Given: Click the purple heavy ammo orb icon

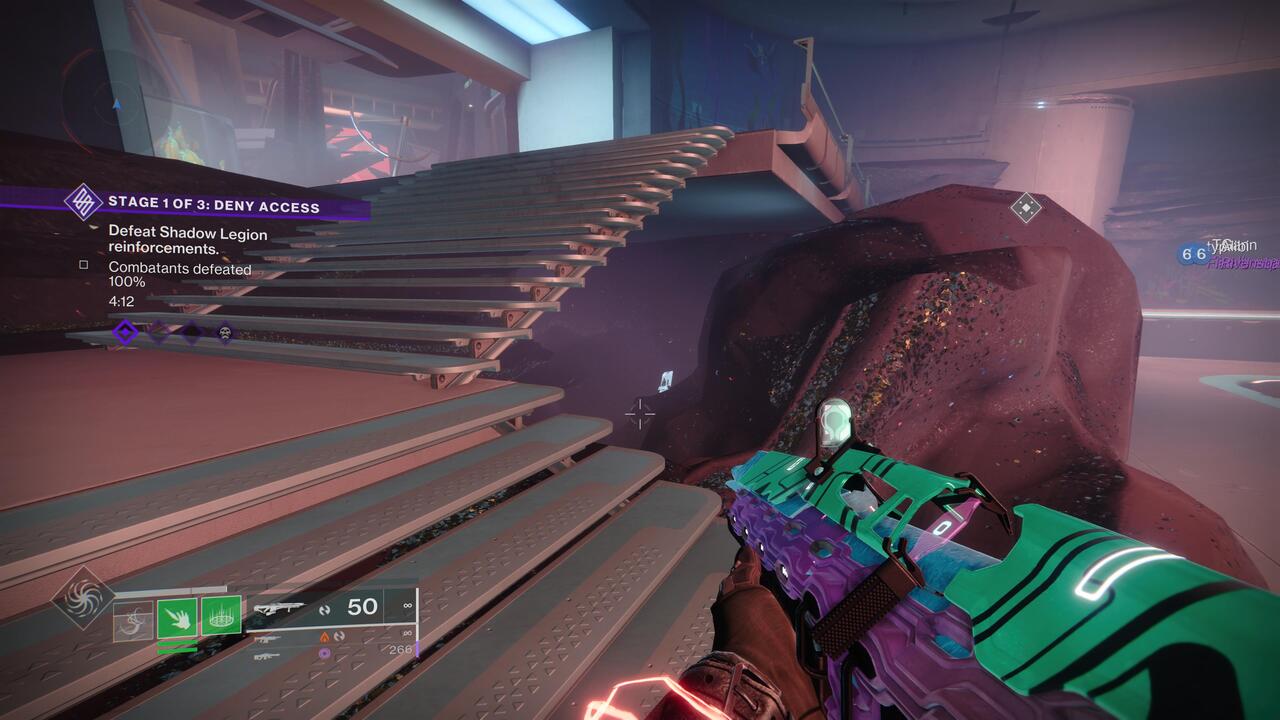Looking at the screenshot, I should [324, 654].
